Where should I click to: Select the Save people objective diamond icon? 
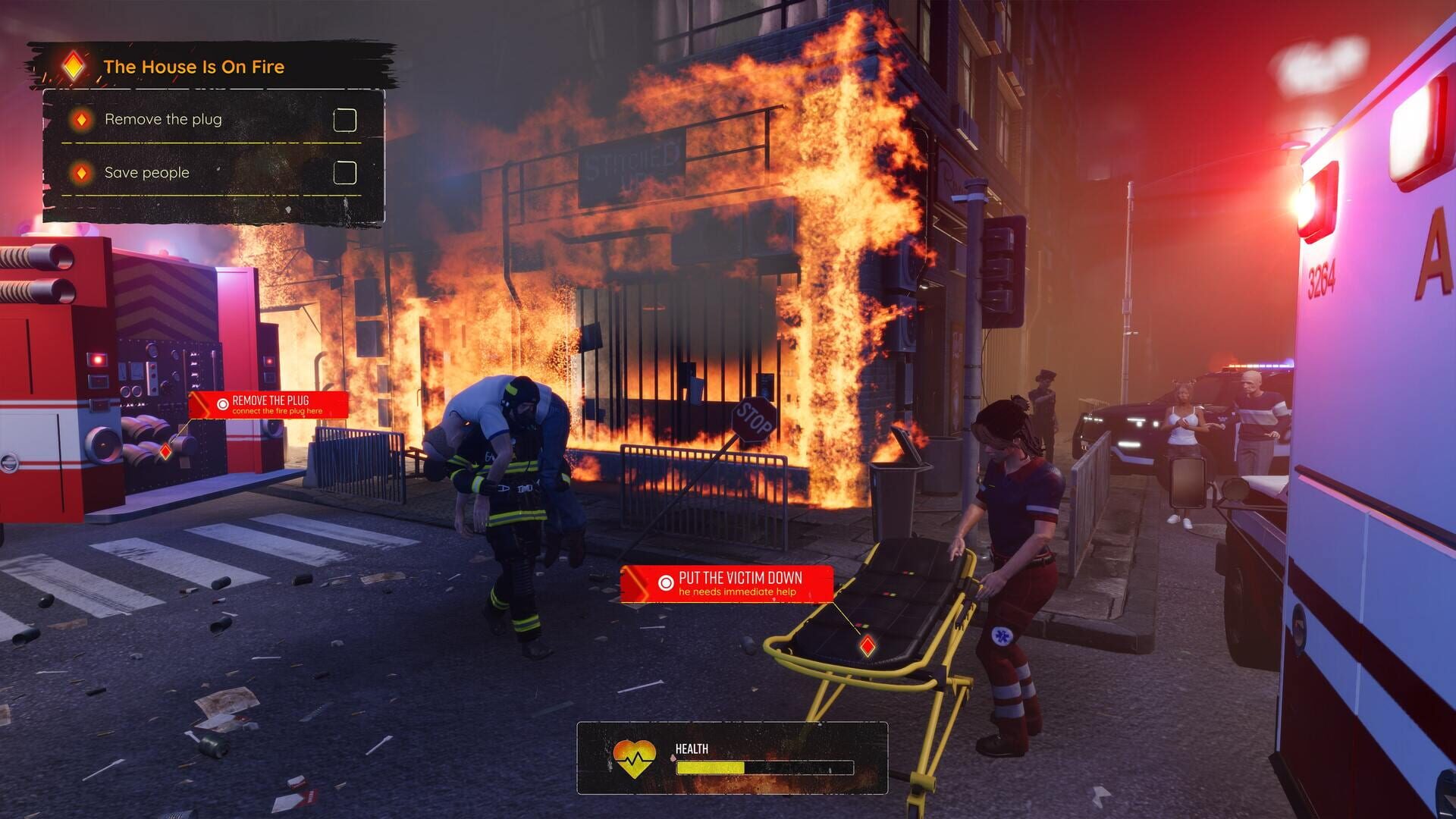pyautogui.click(x=83, y=172)
